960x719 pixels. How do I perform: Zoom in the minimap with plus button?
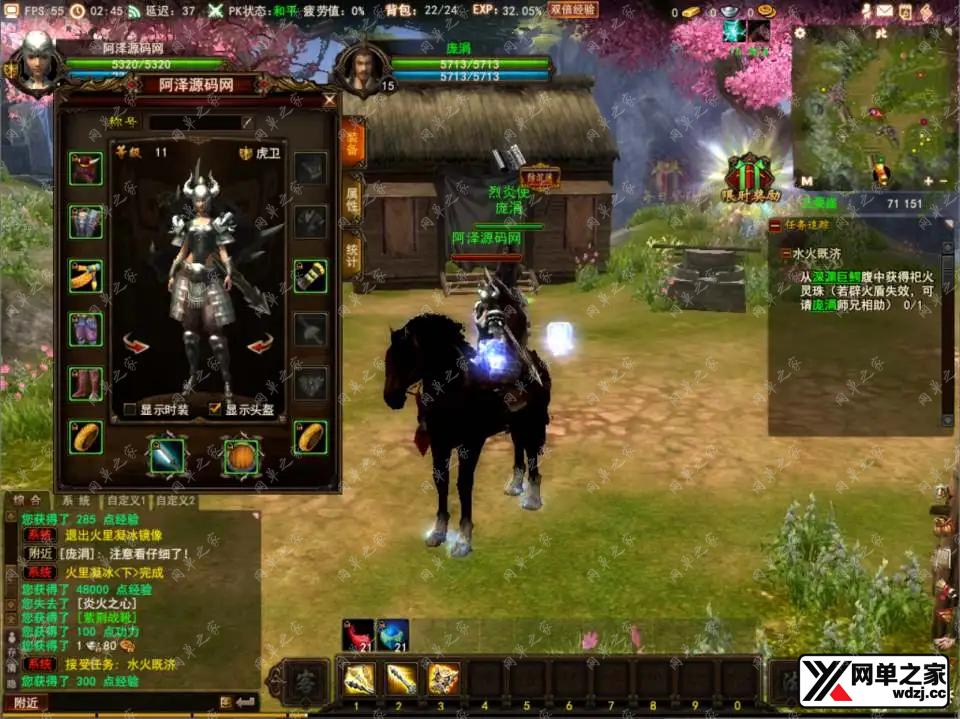click(x=928, y=181)
